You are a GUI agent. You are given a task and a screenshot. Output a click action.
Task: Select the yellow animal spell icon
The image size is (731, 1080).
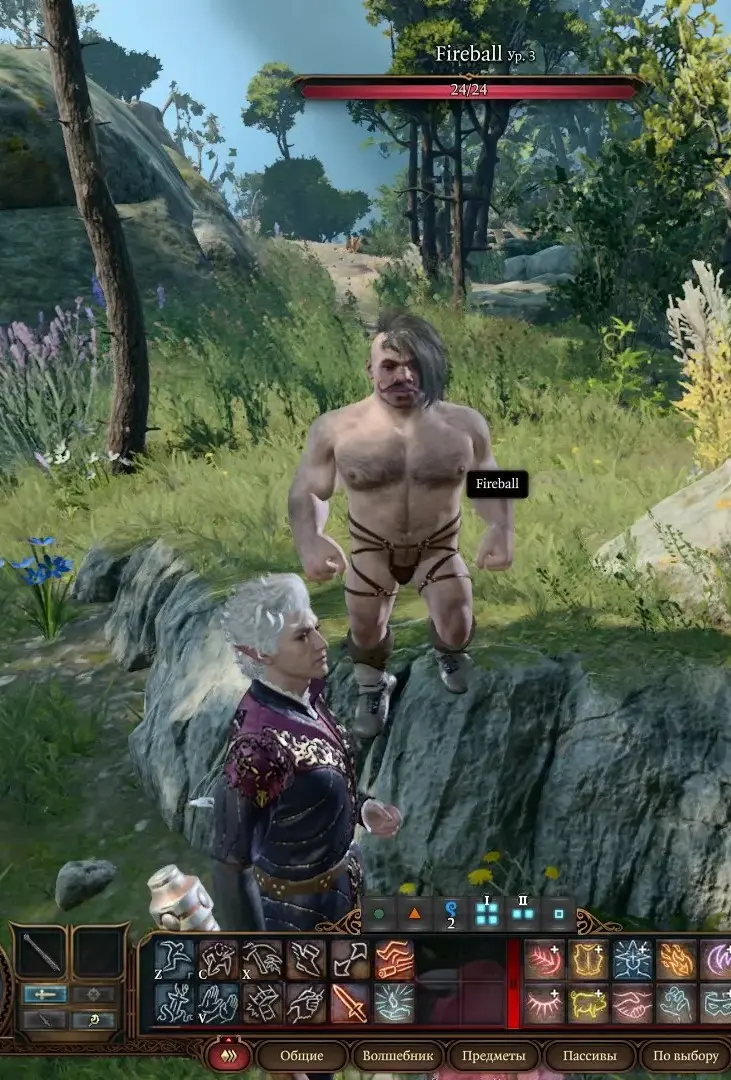[588, 1003]
